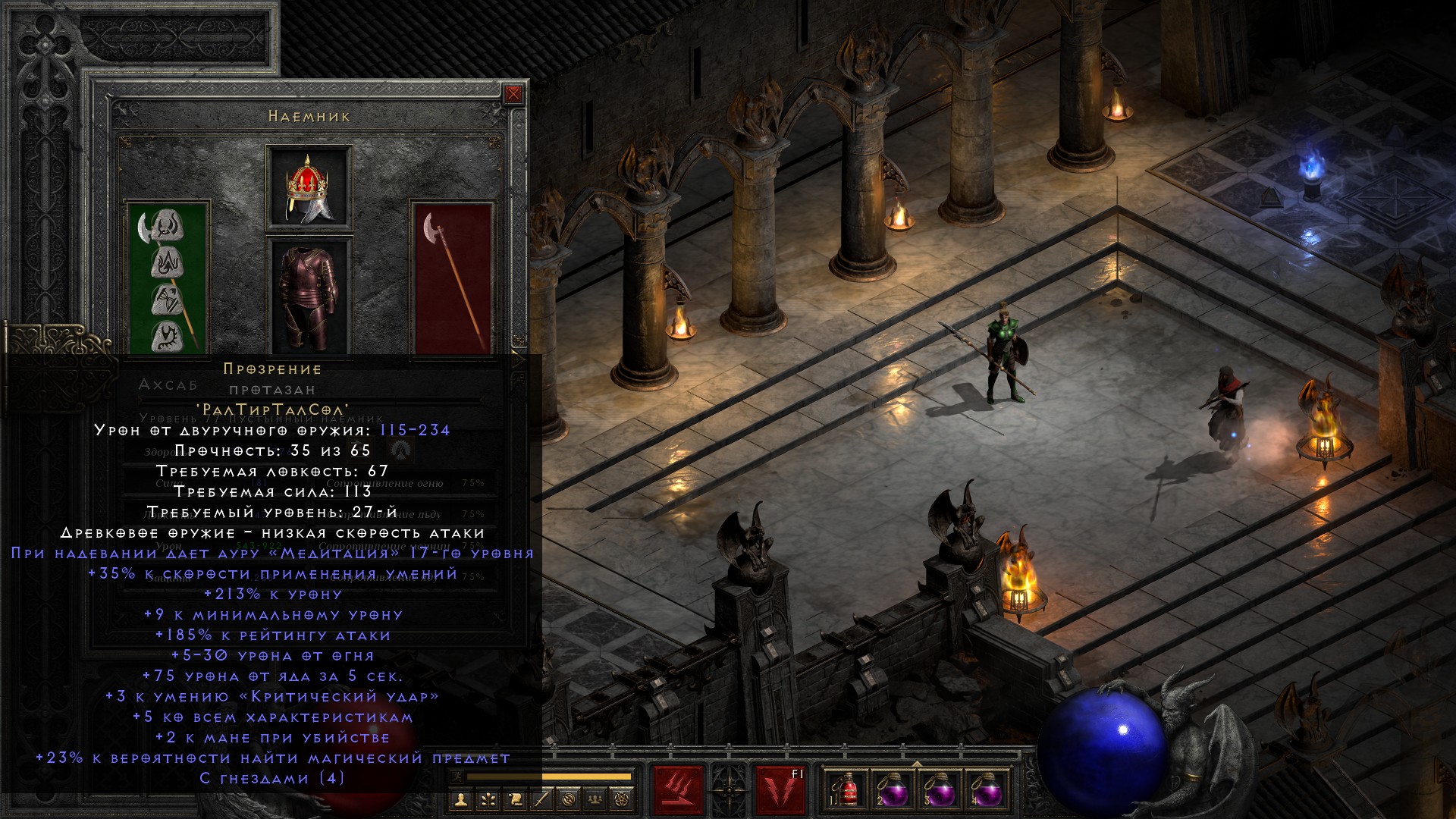This screenshot has height=819, width=1456.
Task: Open the inventory sword button
Action: coord(542,799)
